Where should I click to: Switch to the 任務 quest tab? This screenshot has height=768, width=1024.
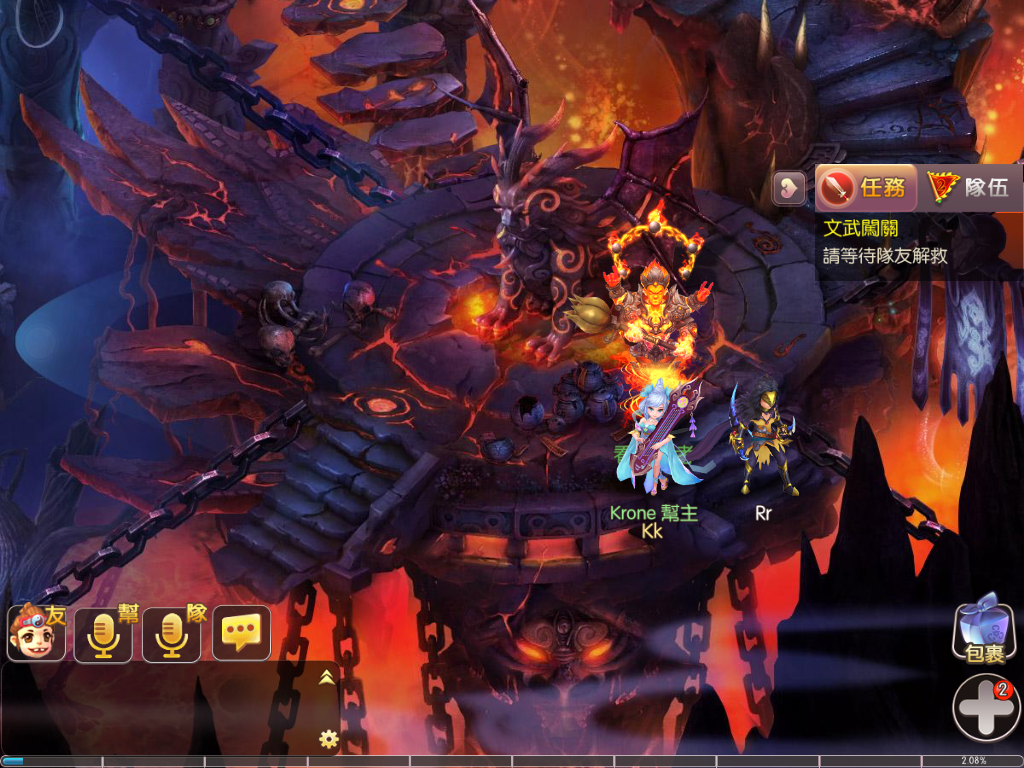click(x=866, y=187)
